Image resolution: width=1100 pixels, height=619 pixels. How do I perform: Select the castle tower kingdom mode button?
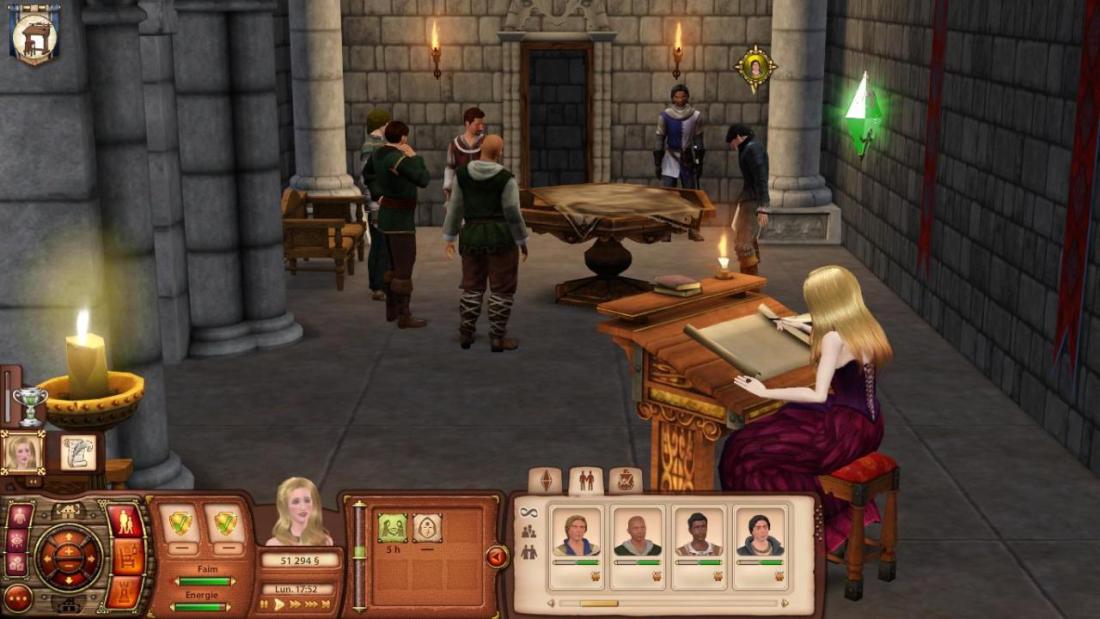tap(125, 591)
